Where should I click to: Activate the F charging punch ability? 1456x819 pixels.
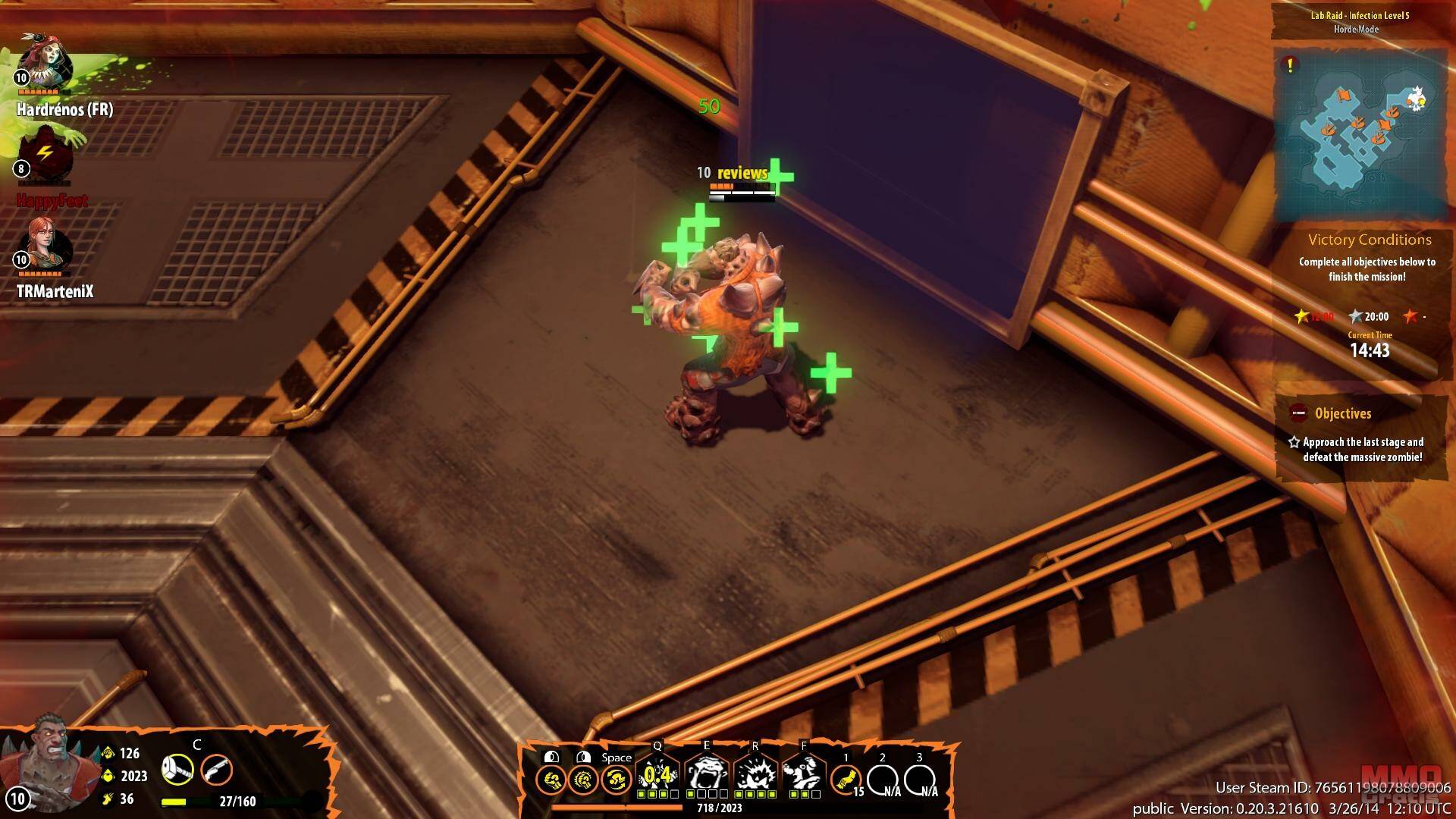tap(803, 775)
